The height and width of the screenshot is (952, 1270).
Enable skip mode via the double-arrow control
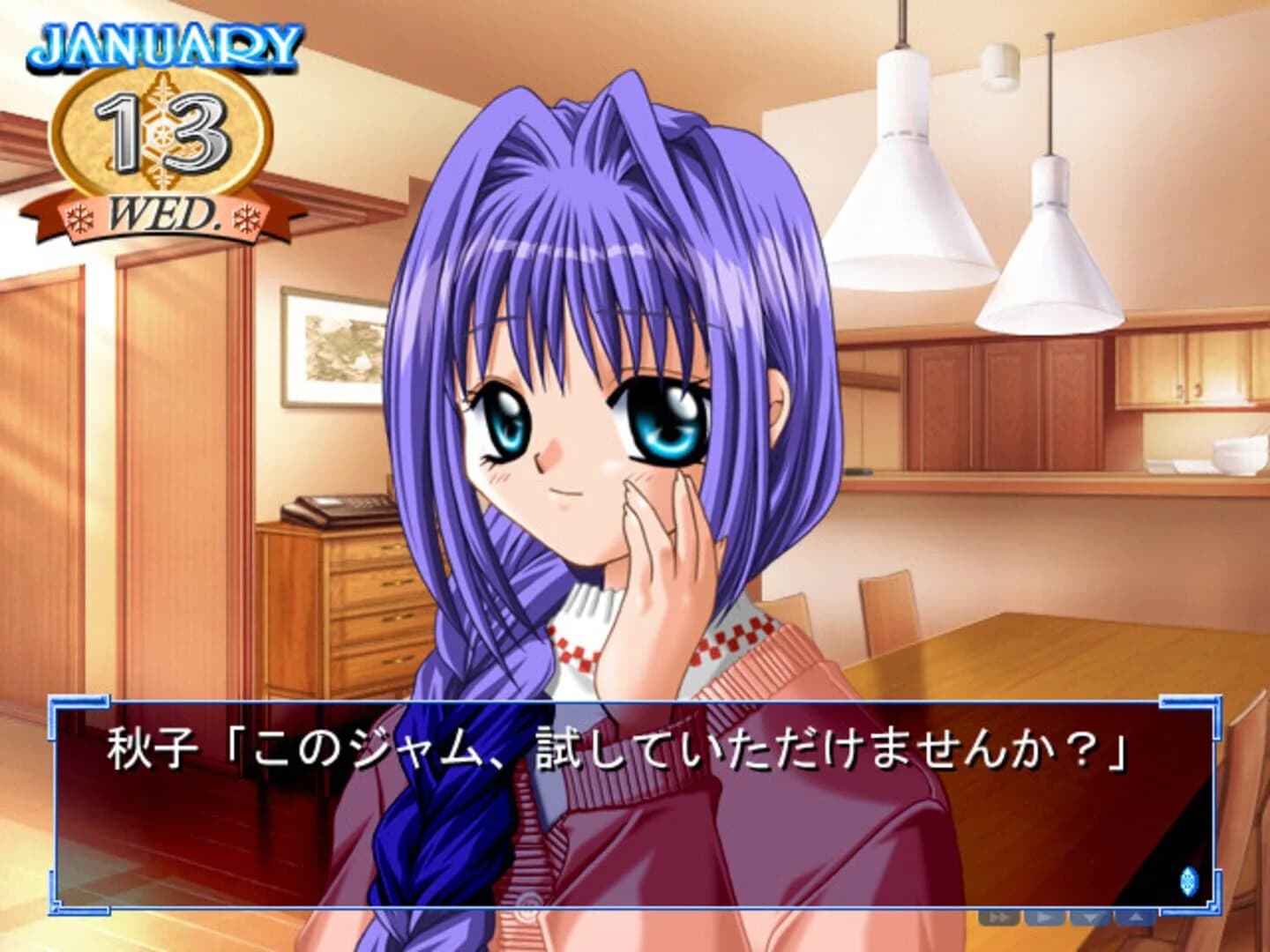coord(998,919)
